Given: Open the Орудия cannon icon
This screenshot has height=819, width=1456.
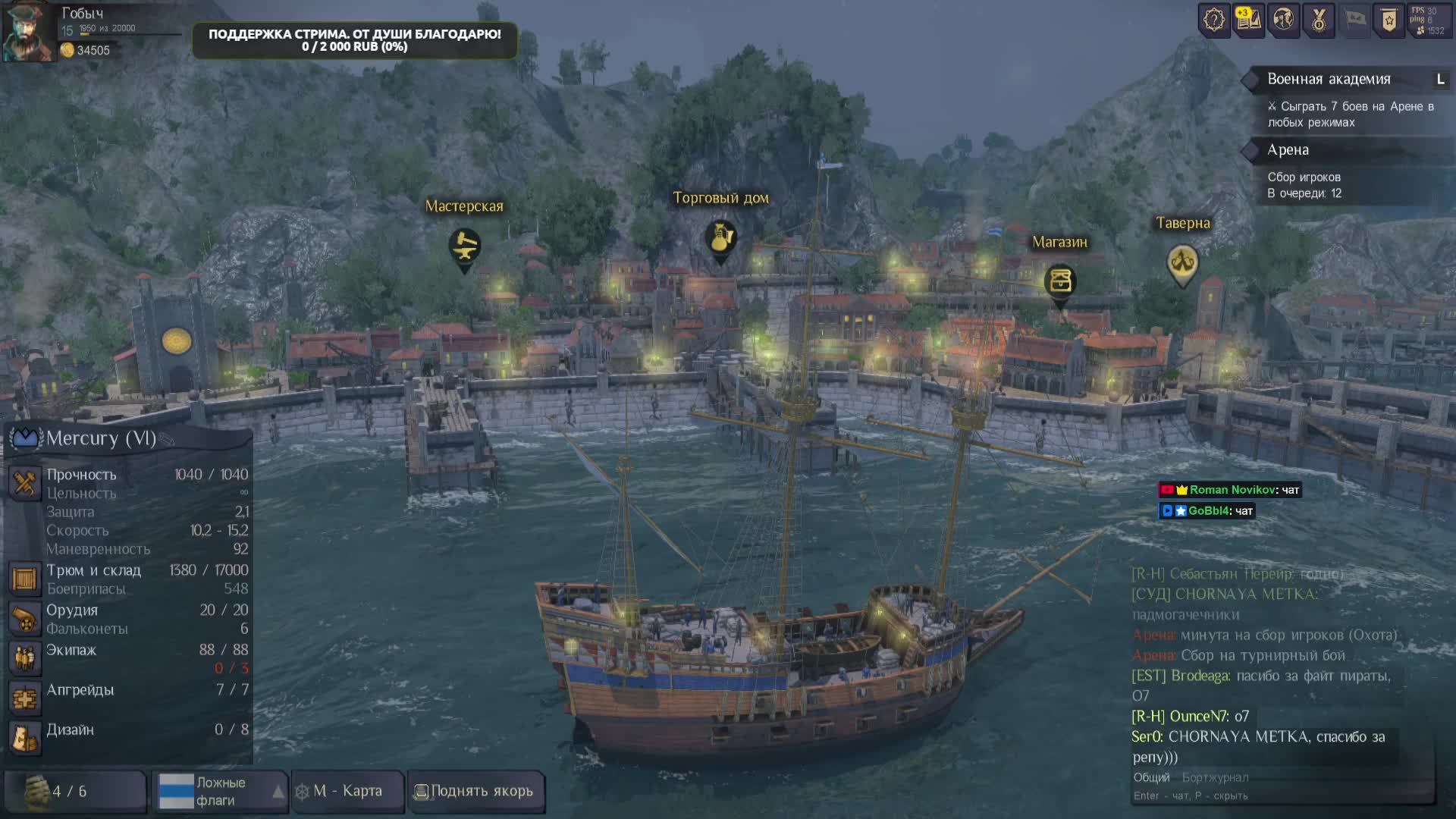Looking at the screenshot, I should [x=24, y=619].
